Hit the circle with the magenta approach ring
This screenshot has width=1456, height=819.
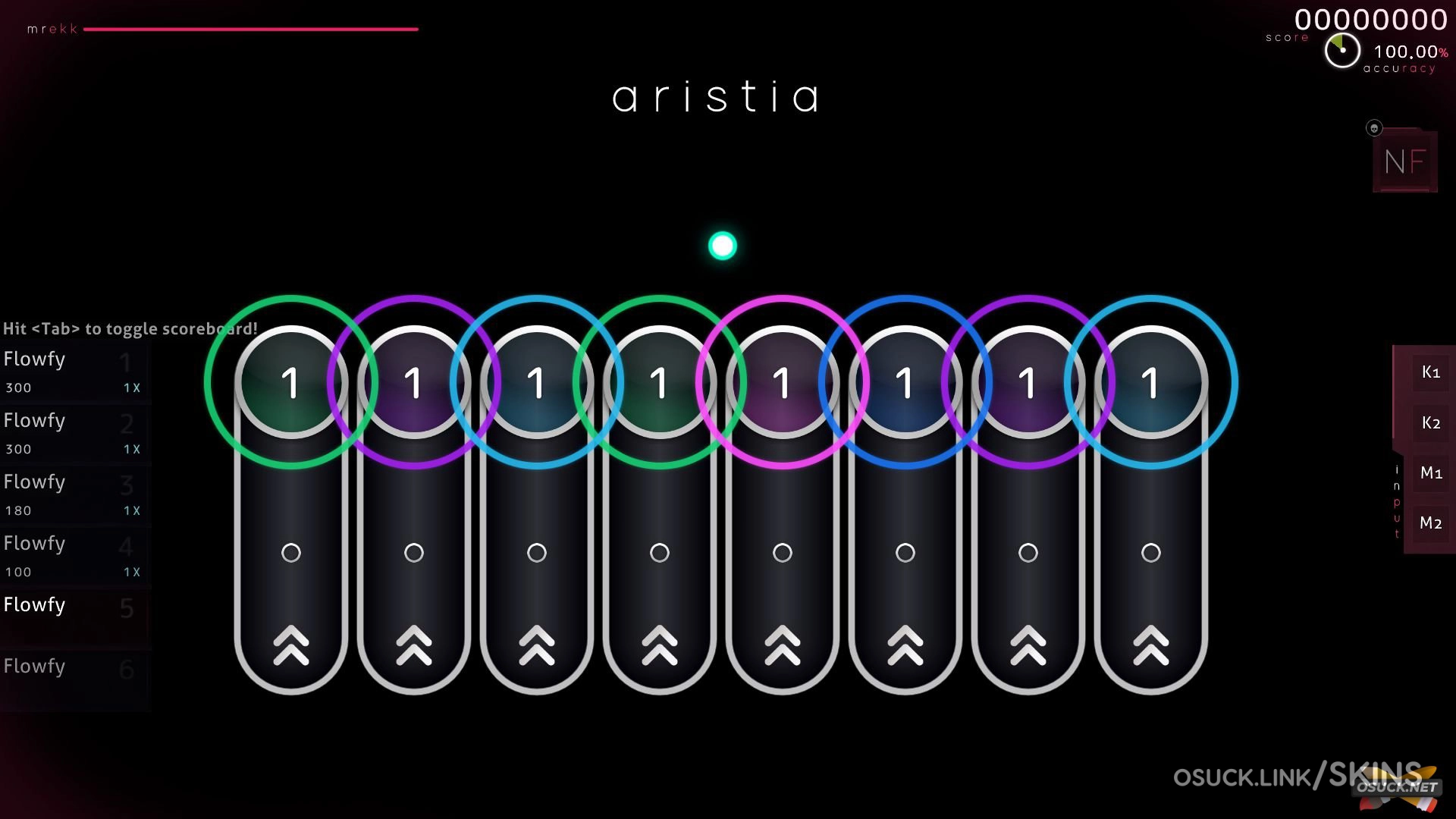point(782,382)
